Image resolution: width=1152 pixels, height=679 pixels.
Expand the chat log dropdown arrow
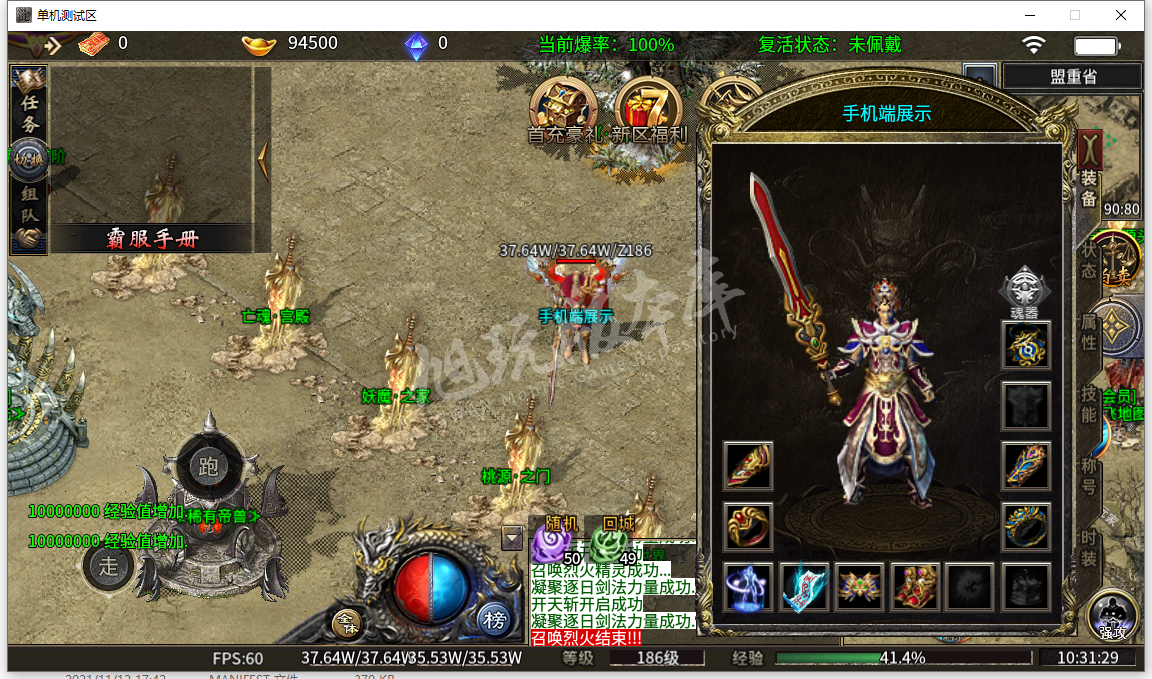pos(512,538)
